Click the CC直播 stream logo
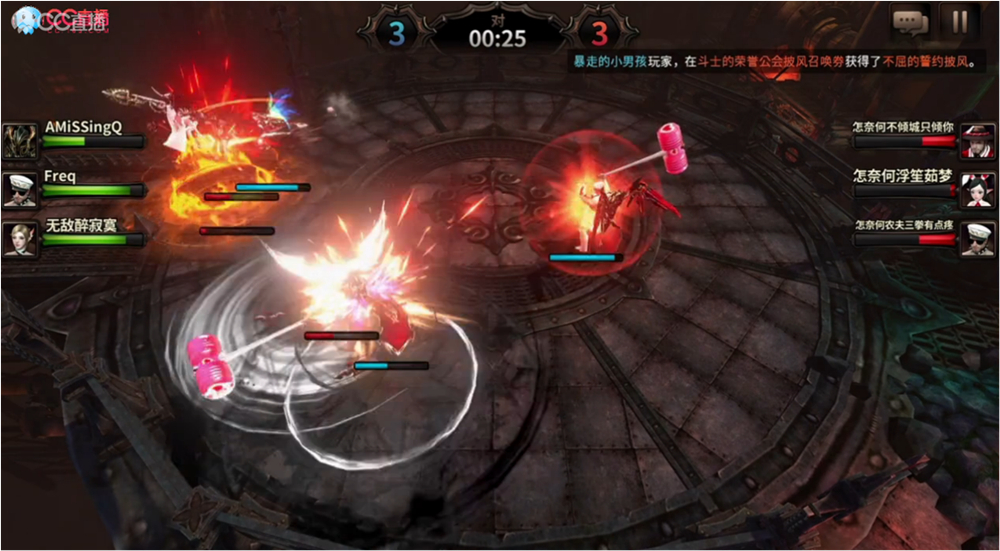This screenshot has width=1000, height=551. click(60, 19)
